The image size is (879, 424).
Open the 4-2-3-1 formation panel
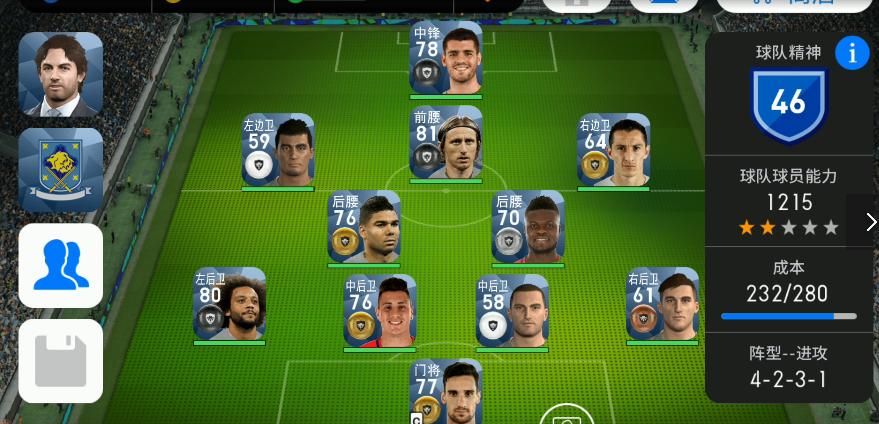pos(788,368)
